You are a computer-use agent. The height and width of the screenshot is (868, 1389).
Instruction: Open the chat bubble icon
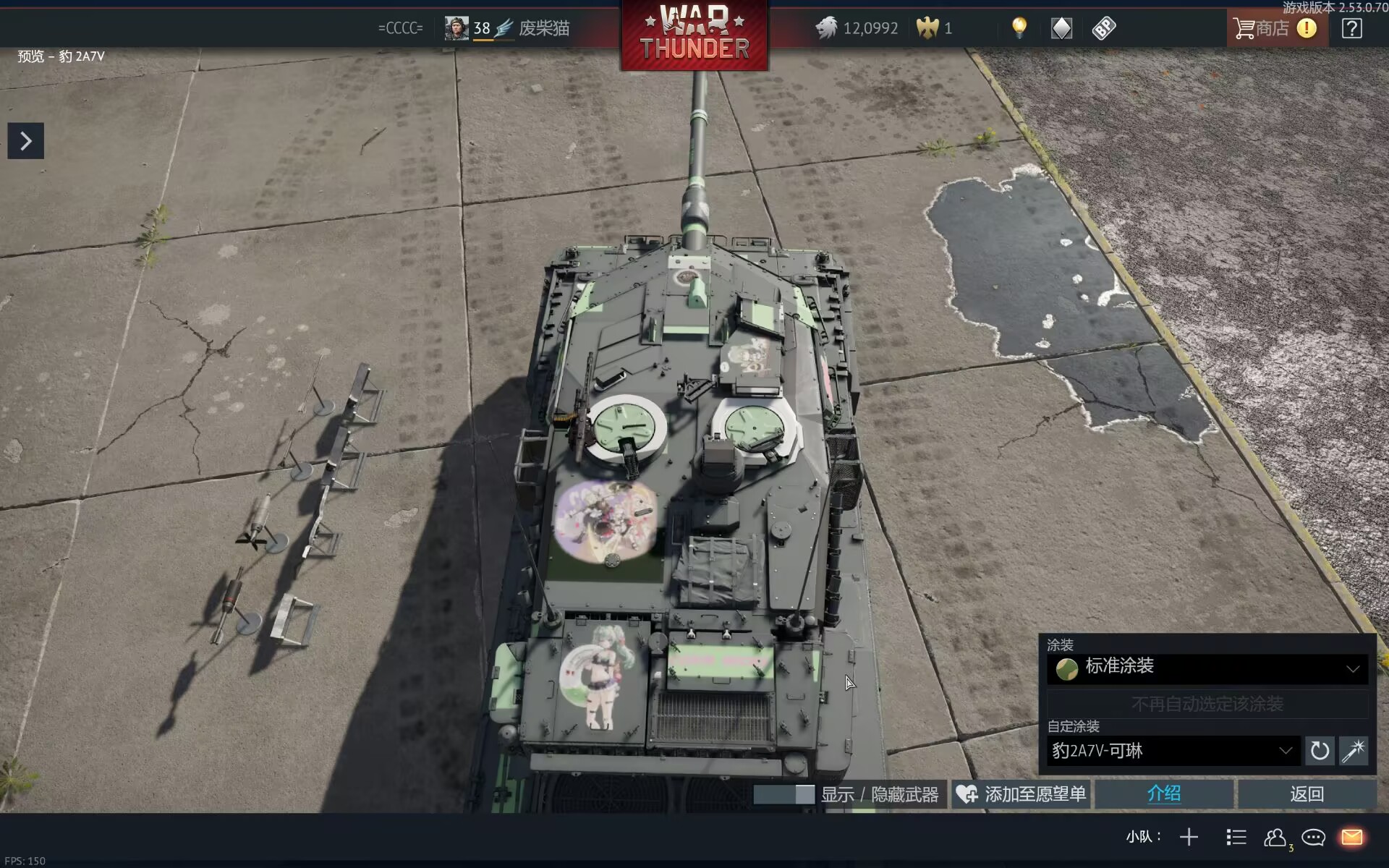pyautogui.click(x=1313, y=838)
